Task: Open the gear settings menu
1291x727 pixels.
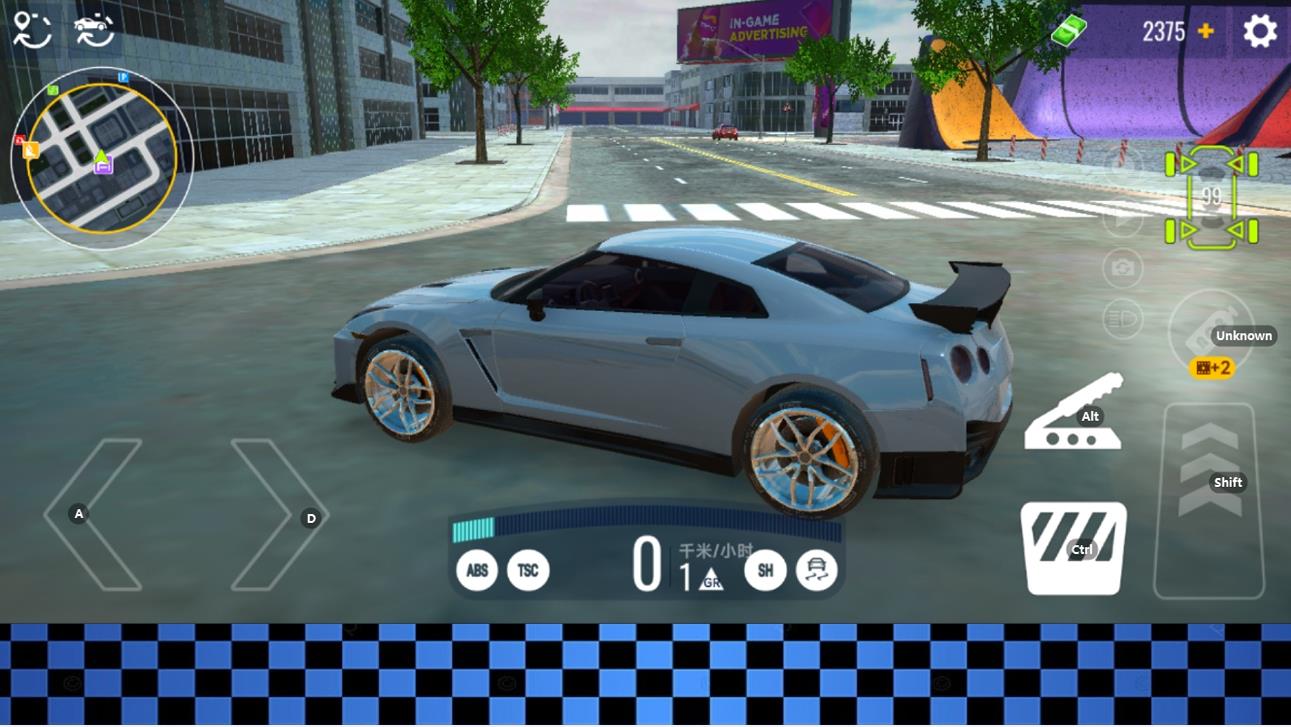Action: (x=1260, y=32)
